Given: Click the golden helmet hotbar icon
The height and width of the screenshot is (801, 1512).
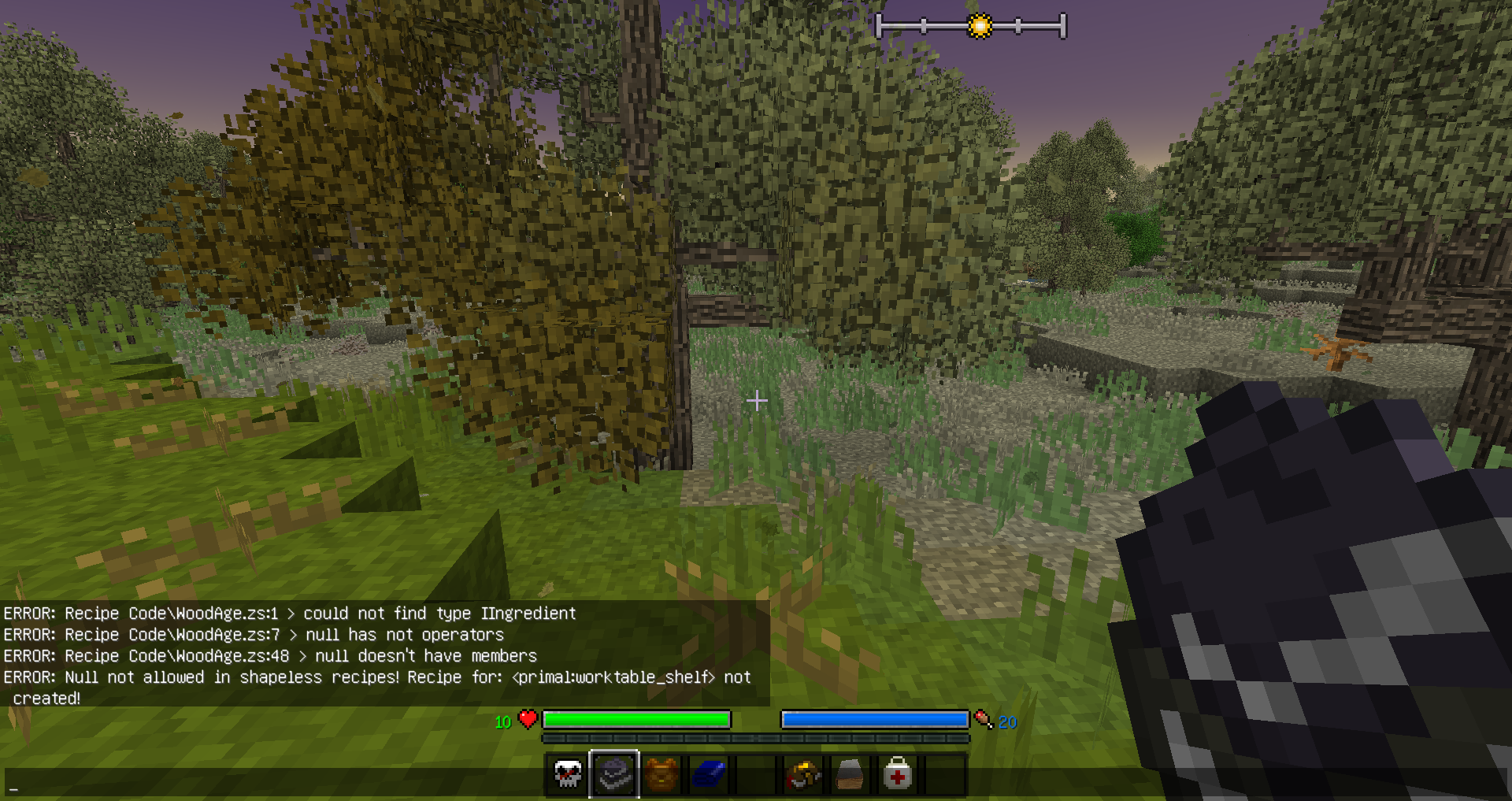Looking at the screenshot, I should [802, 776].
